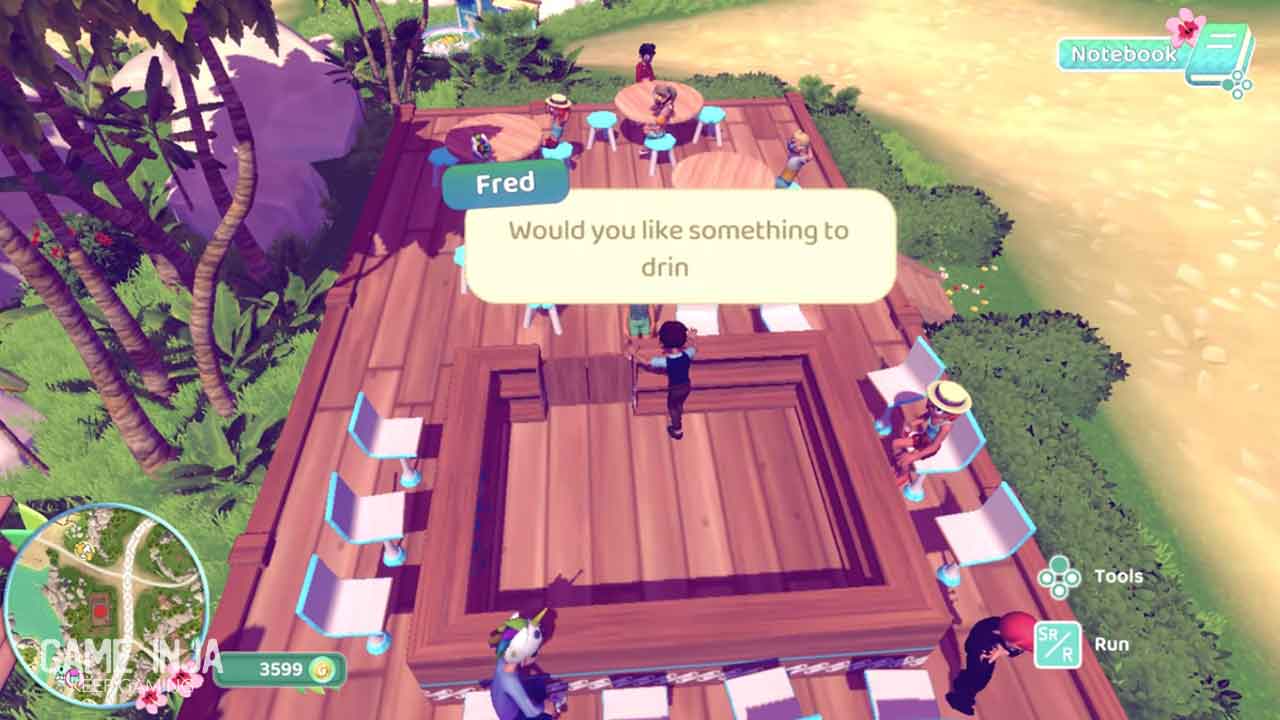Advance Fred's dialogue box
This screenshot has height=720, width=1280.
click(680, 247)
